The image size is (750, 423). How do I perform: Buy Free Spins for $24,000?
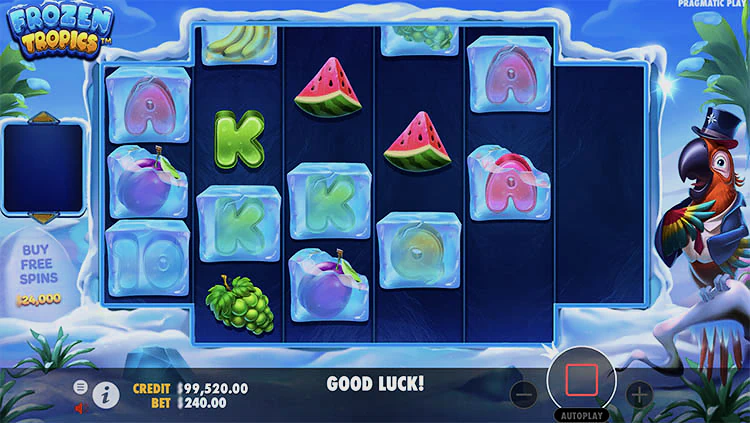click(40, 271)
